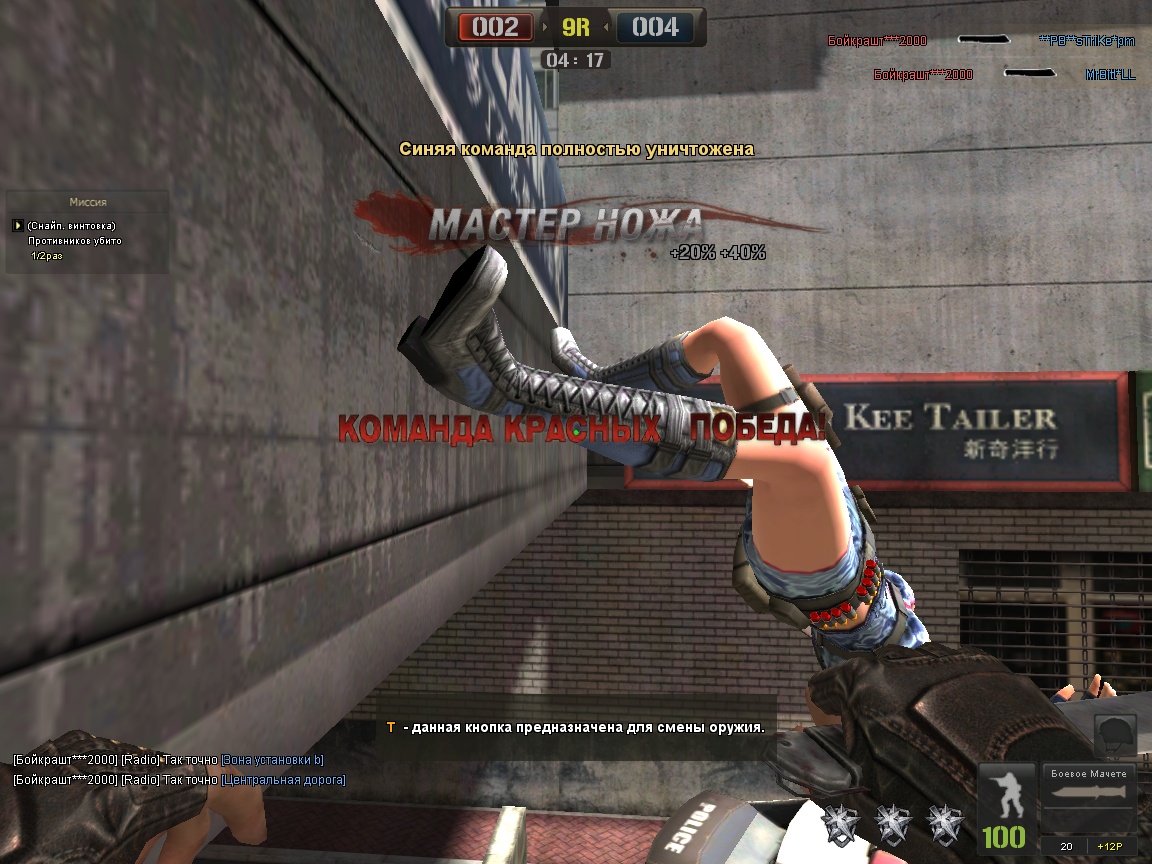Click the yellow arrow beside the sniper mission
The width and height of the screenshot is (1152, 864).
tap(17, 226)
